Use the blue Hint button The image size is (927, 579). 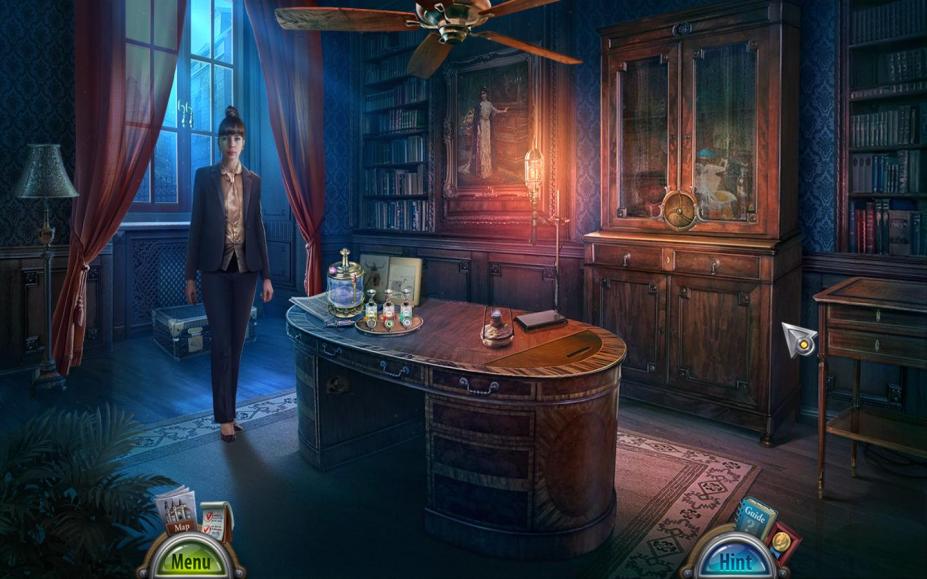coord(736,560)
